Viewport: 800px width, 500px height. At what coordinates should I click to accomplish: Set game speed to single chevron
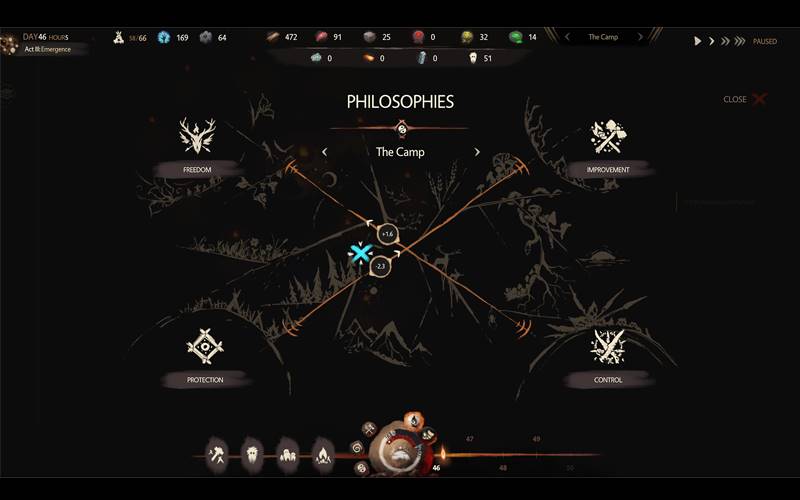pos(711,41)
